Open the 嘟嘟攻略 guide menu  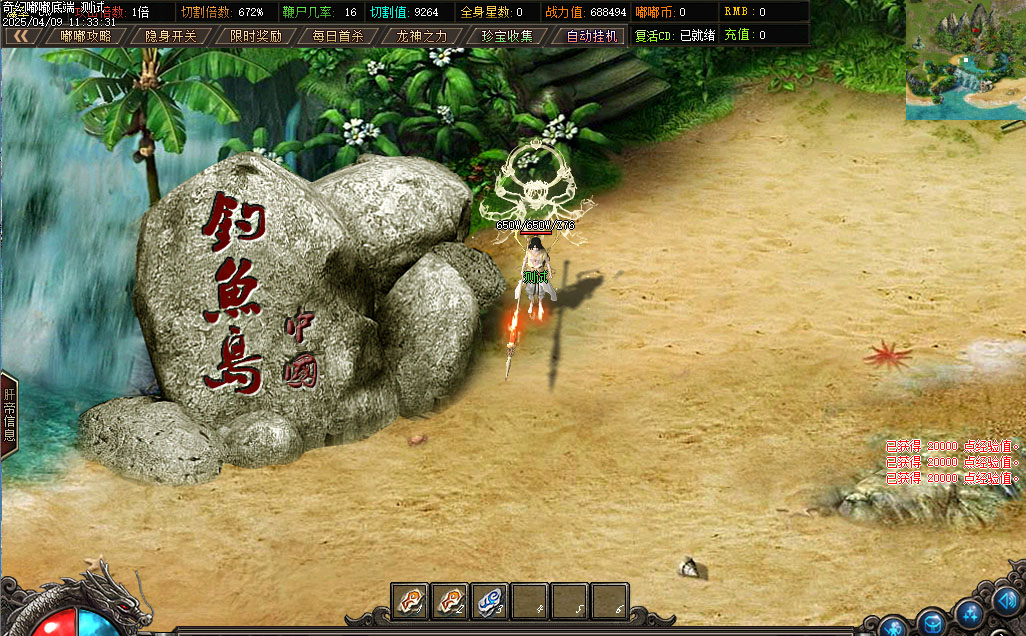[x=86, y=36]
